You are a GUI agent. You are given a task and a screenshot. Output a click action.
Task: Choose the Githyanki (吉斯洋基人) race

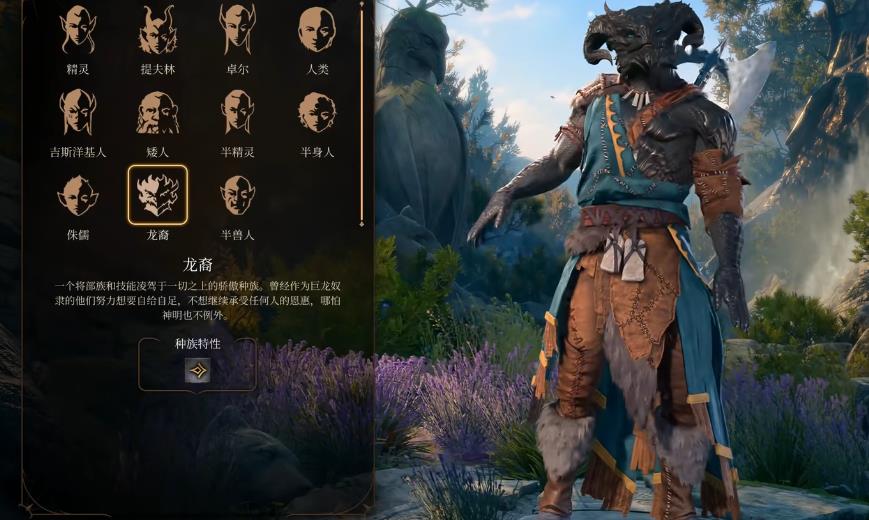(78, 112)
